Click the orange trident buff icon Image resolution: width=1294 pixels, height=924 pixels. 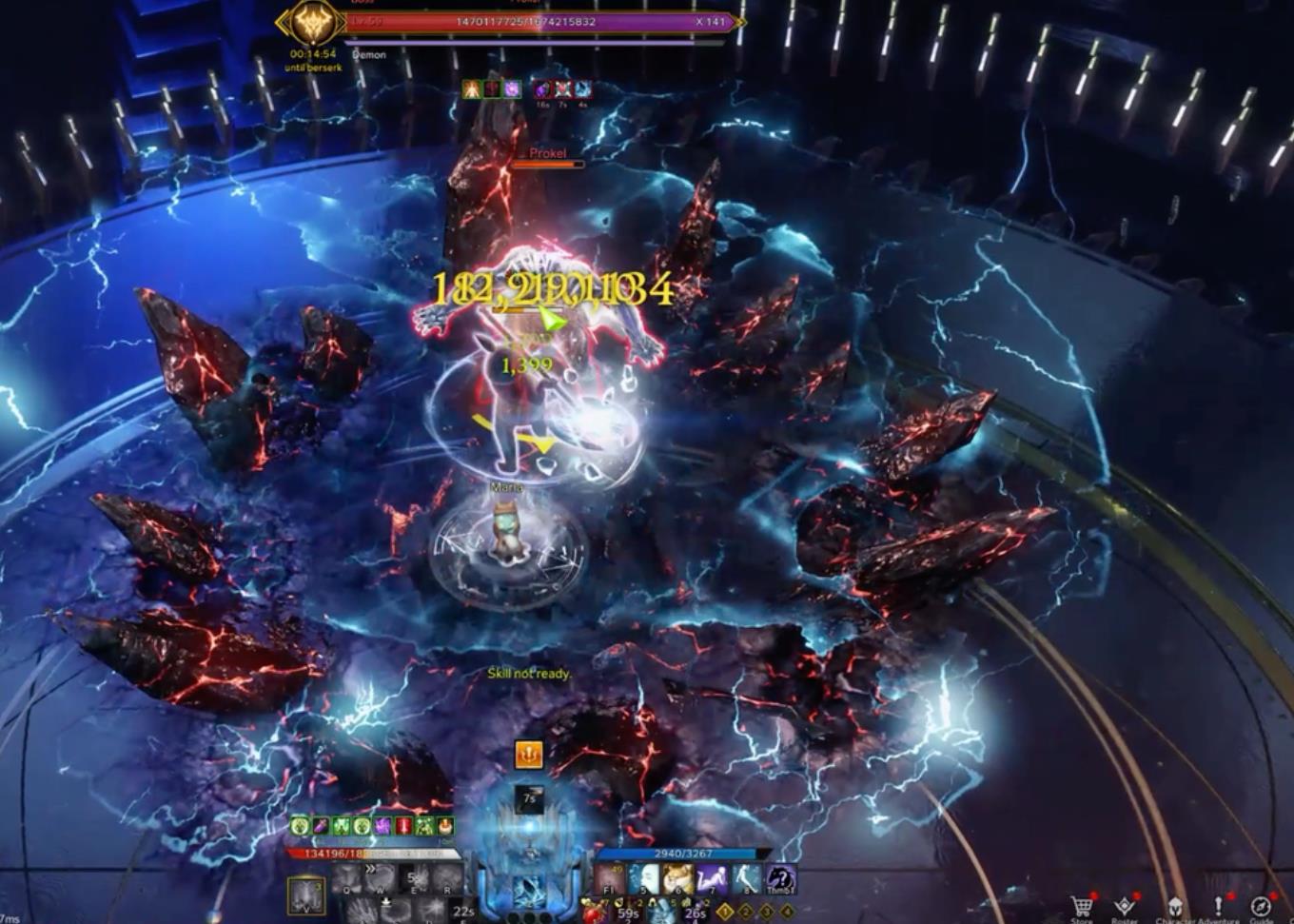(529, 755)
